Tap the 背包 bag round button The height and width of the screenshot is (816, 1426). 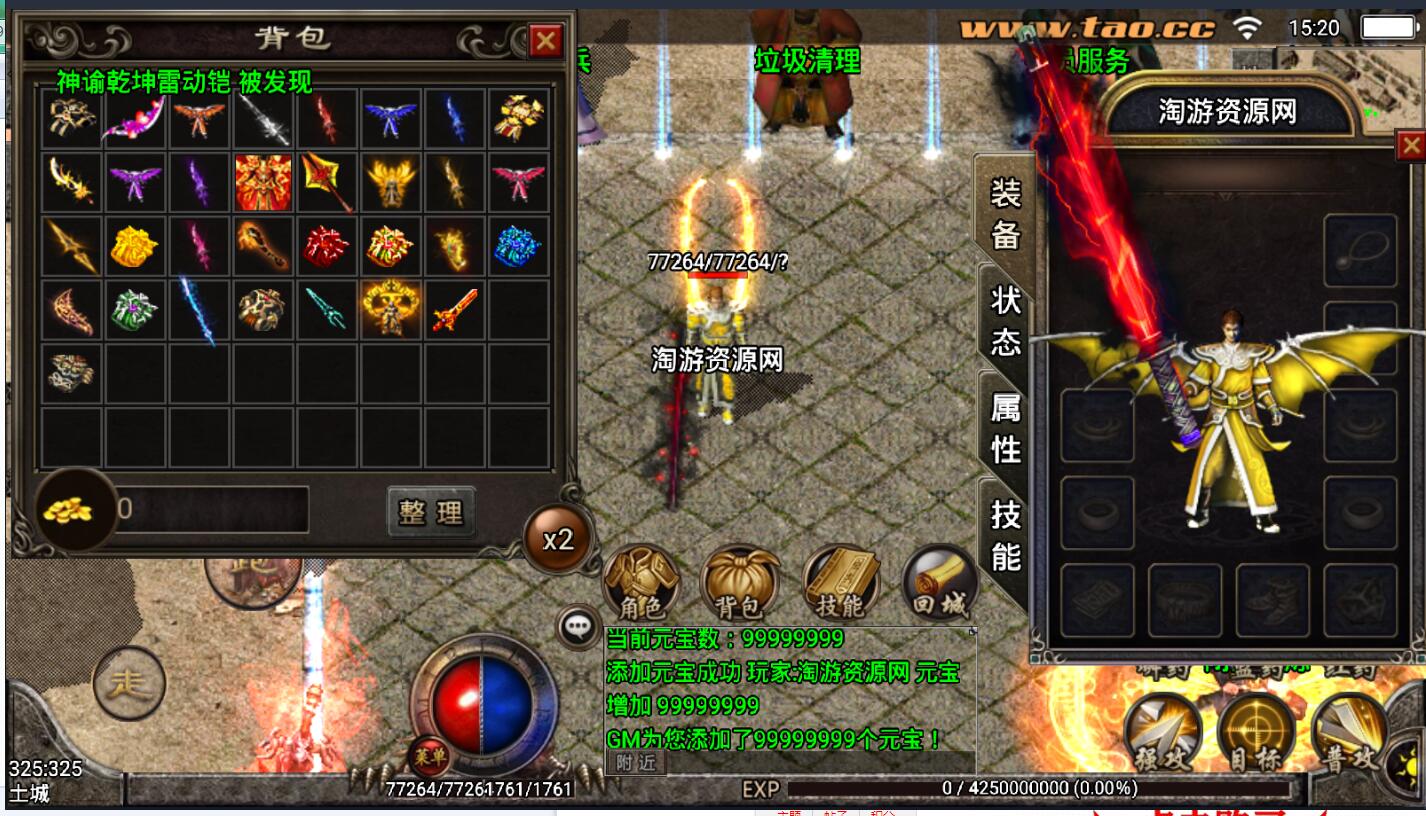tap(740, 582)
